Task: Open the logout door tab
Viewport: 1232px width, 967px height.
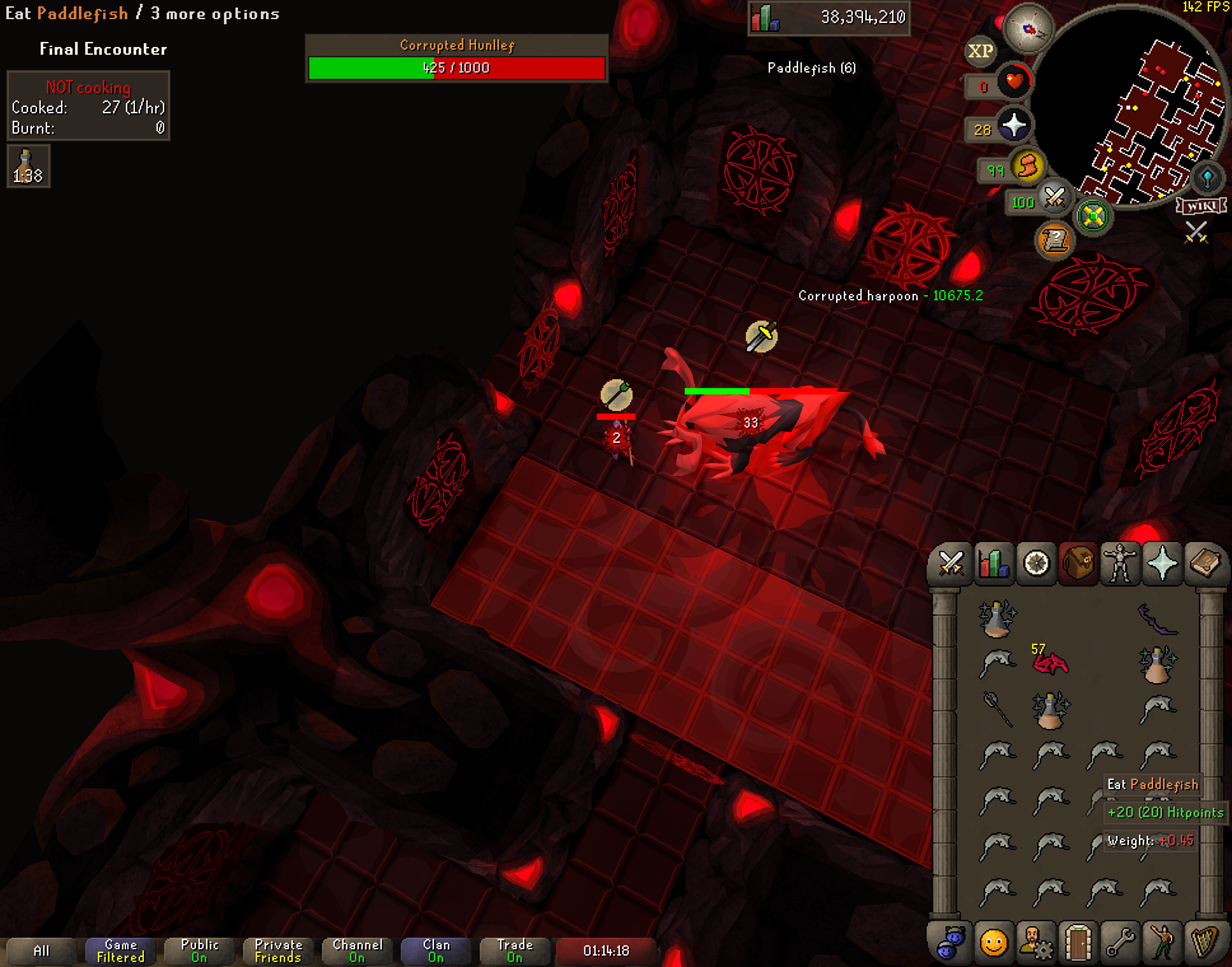Action: pyautogui.click(x=1078, y=942)
